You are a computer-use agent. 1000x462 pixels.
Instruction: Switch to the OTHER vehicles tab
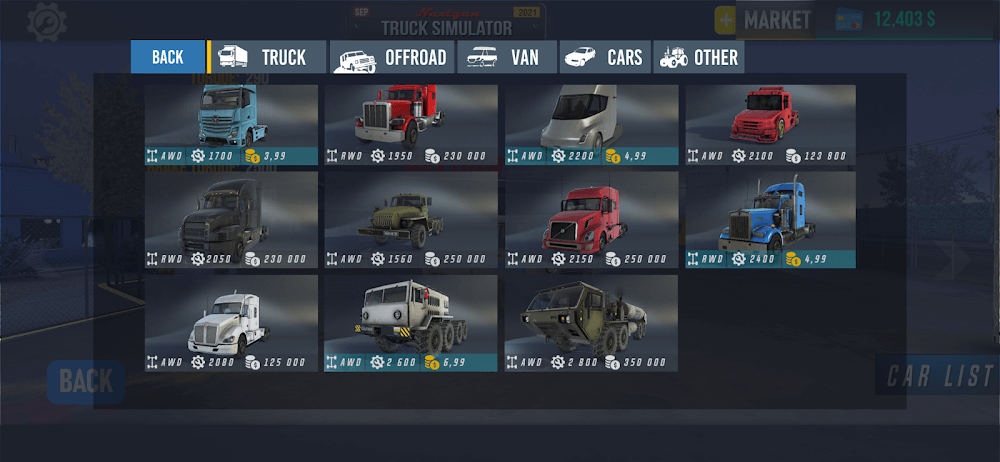pyautogui.click(x=699, y=57)
